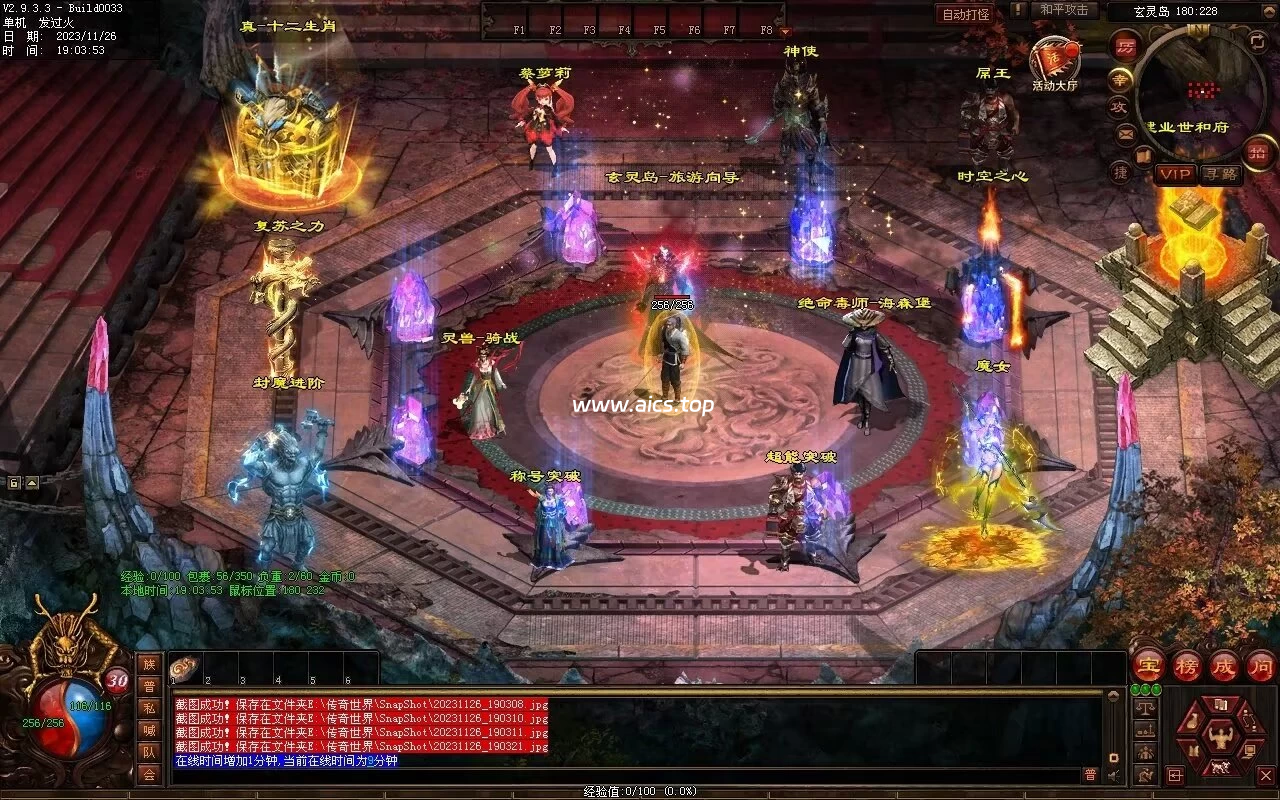Activate 寻路 pathfinding button
Screen dimensions: 1280x800
pos(1220,174)
